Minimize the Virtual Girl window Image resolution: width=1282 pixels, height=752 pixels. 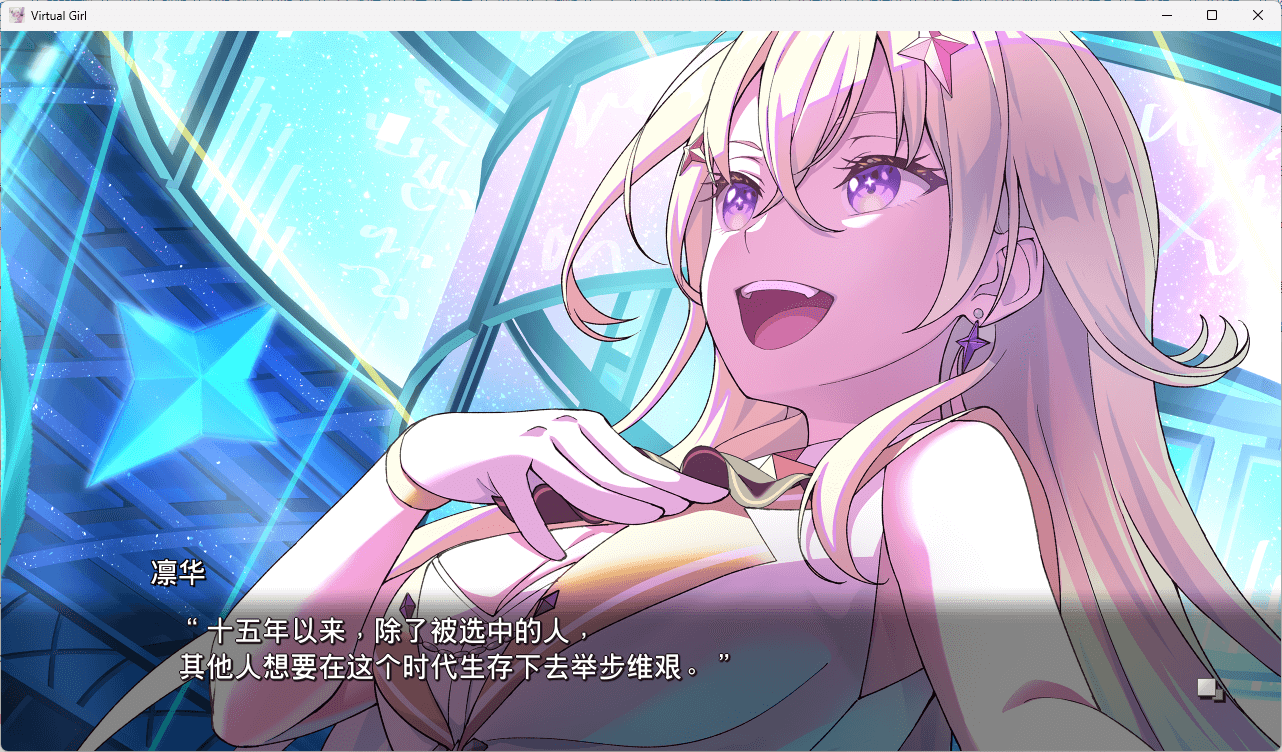tap(1165, 15)
